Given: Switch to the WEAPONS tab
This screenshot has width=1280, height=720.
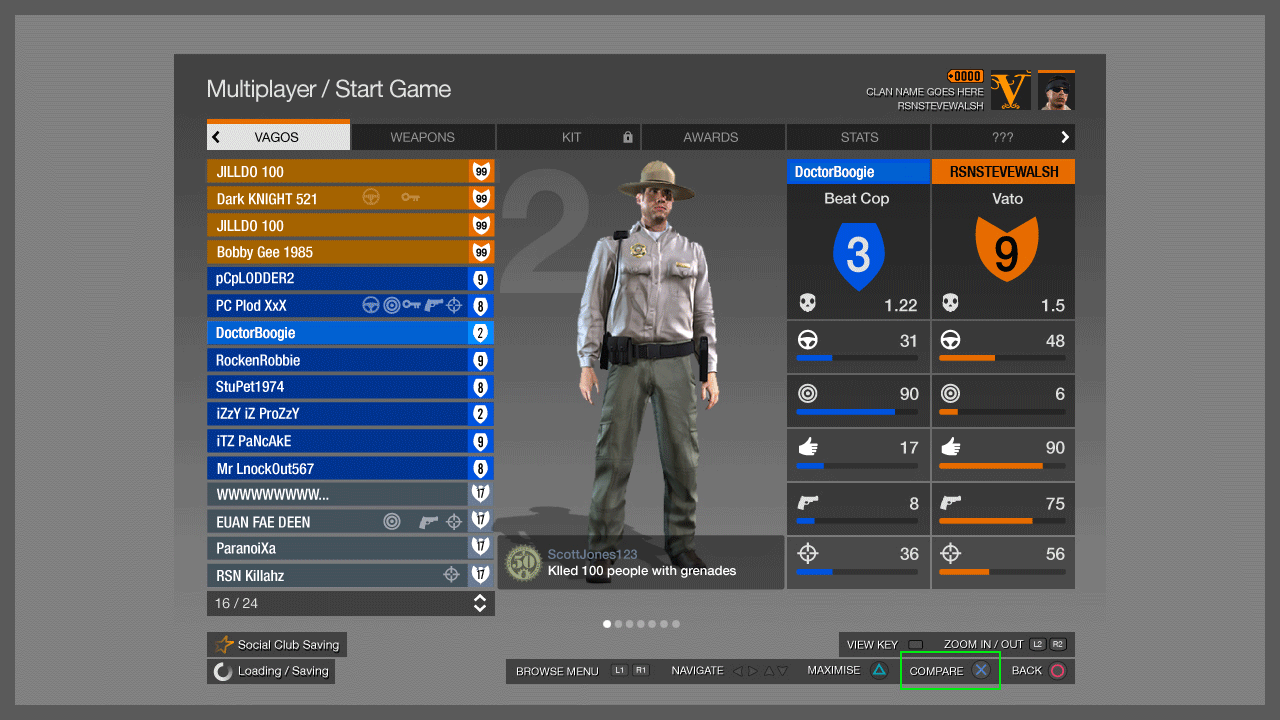Looking at the screenshot, I should click(x=423, y=137).
